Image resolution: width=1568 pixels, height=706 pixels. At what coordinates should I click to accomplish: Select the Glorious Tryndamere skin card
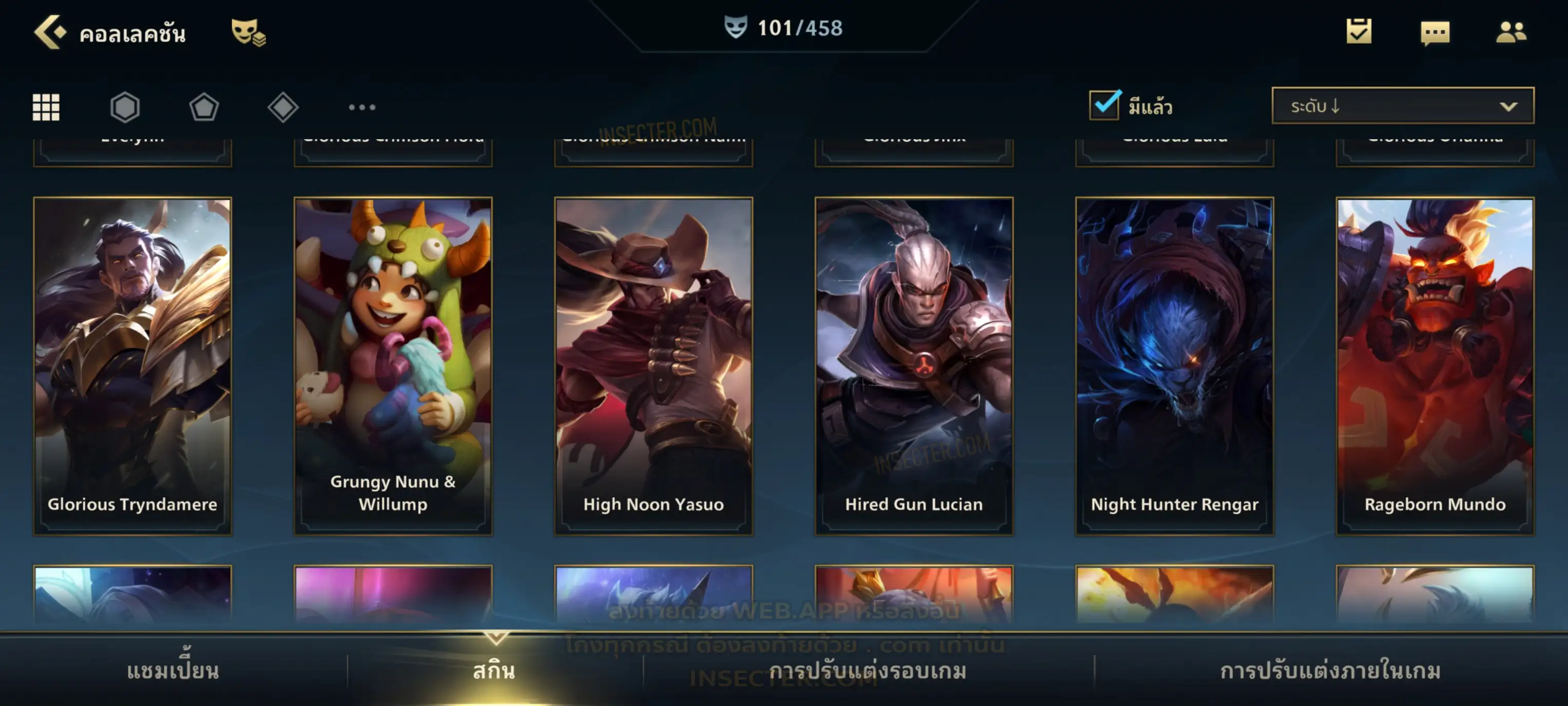coord(133,366)
